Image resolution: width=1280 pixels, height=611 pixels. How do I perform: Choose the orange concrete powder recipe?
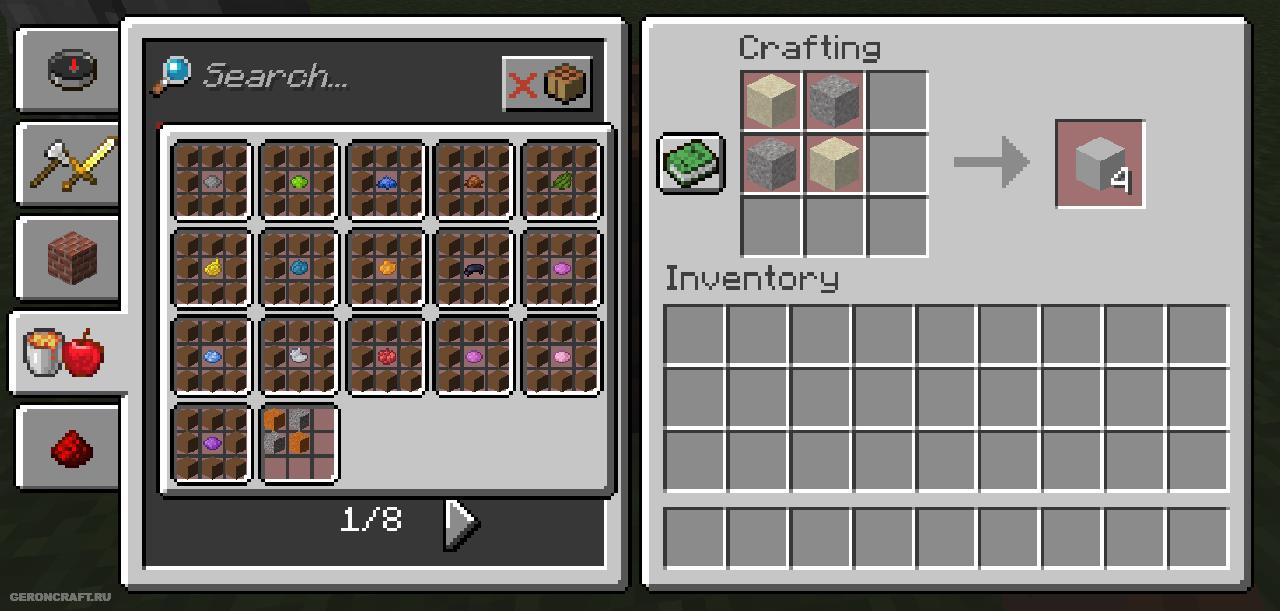[299, 443]
